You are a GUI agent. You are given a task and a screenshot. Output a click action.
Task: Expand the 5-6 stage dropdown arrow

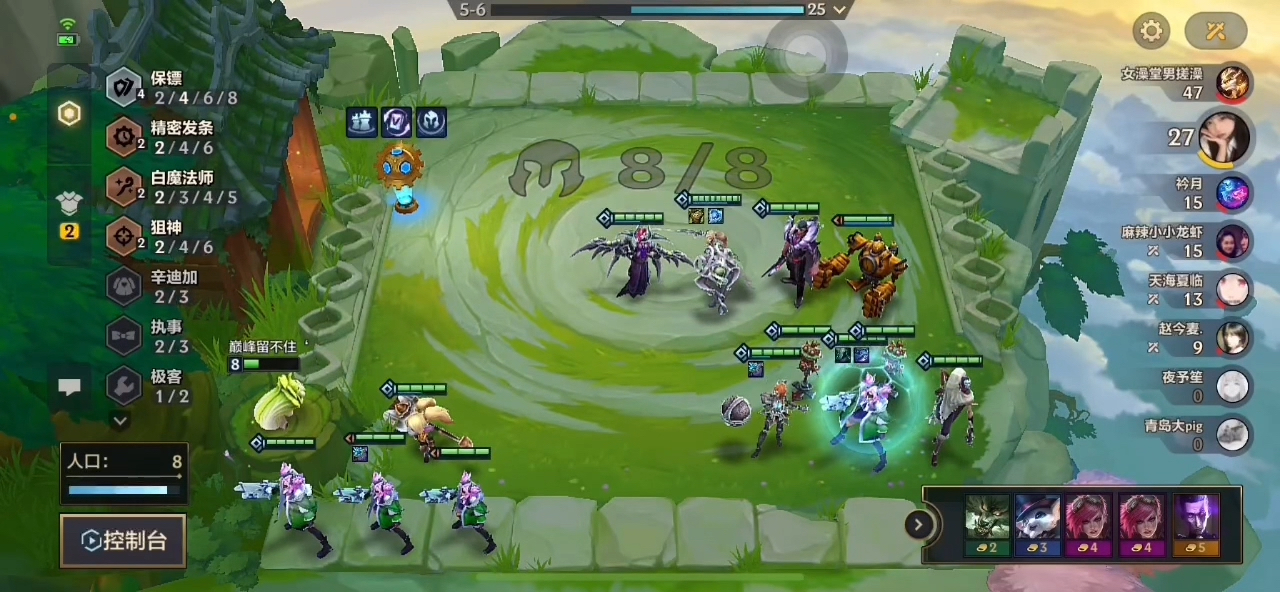point(840,9)
